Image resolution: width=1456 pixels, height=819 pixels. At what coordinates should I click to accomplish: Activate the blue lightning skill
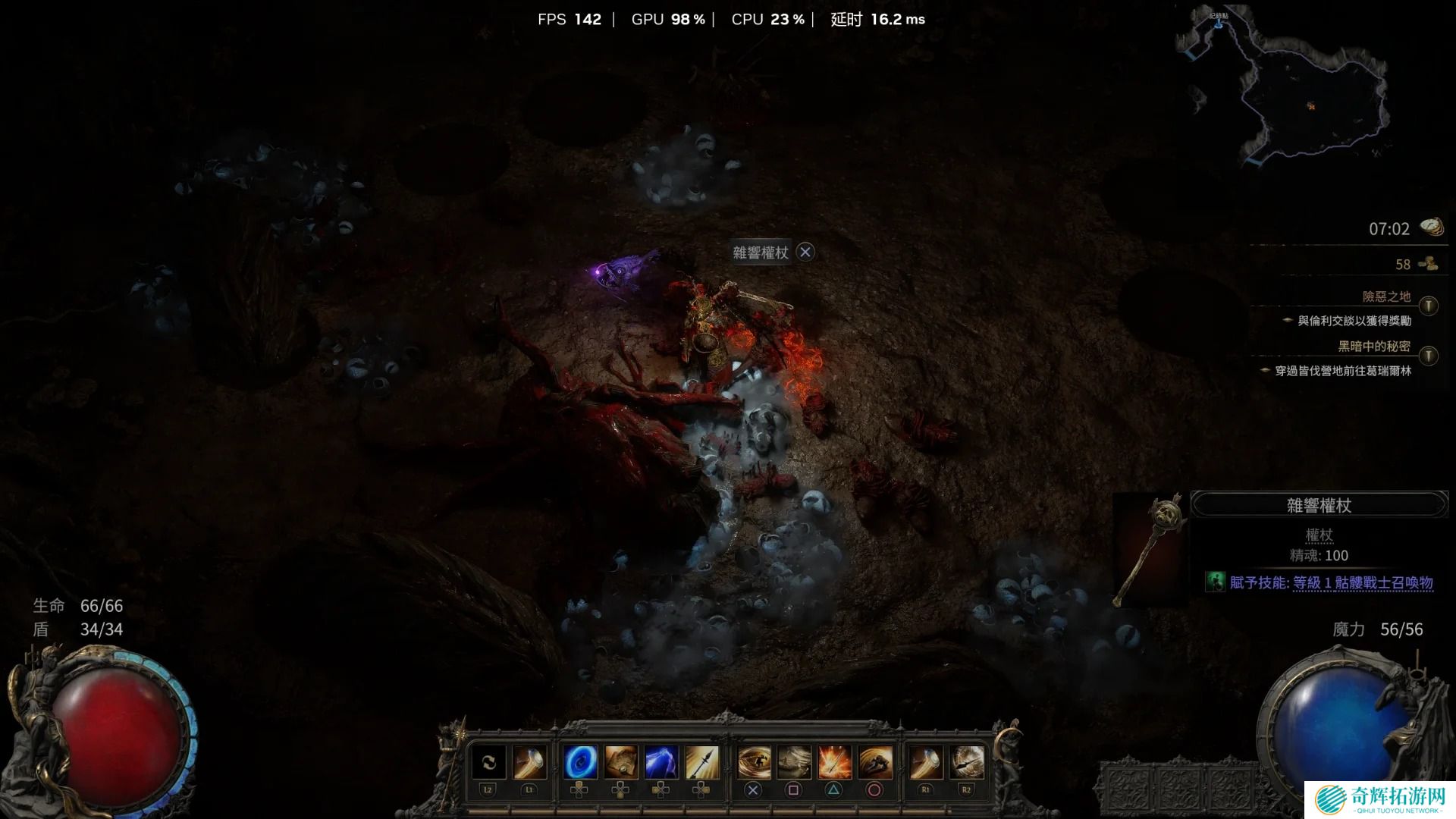point(661,762)
